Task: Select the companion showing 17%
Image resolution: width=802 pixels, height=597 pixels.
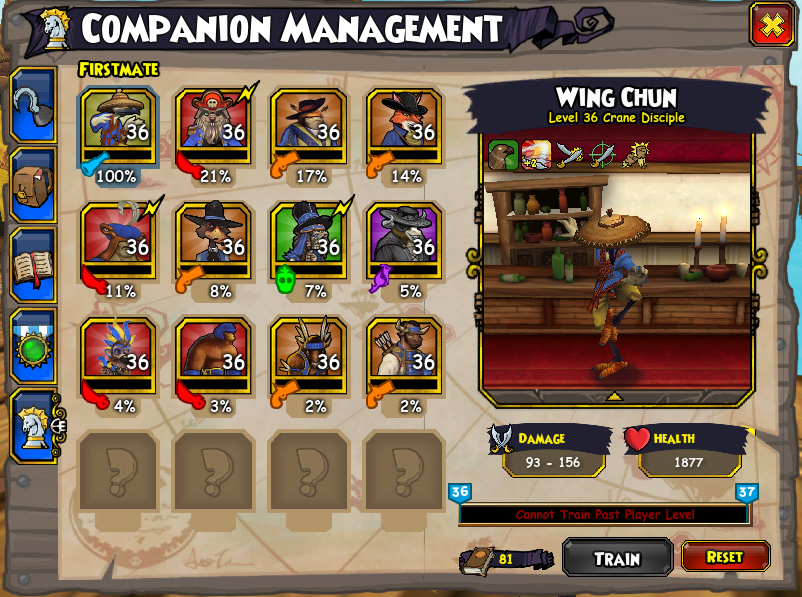Action: coord(309,127)
